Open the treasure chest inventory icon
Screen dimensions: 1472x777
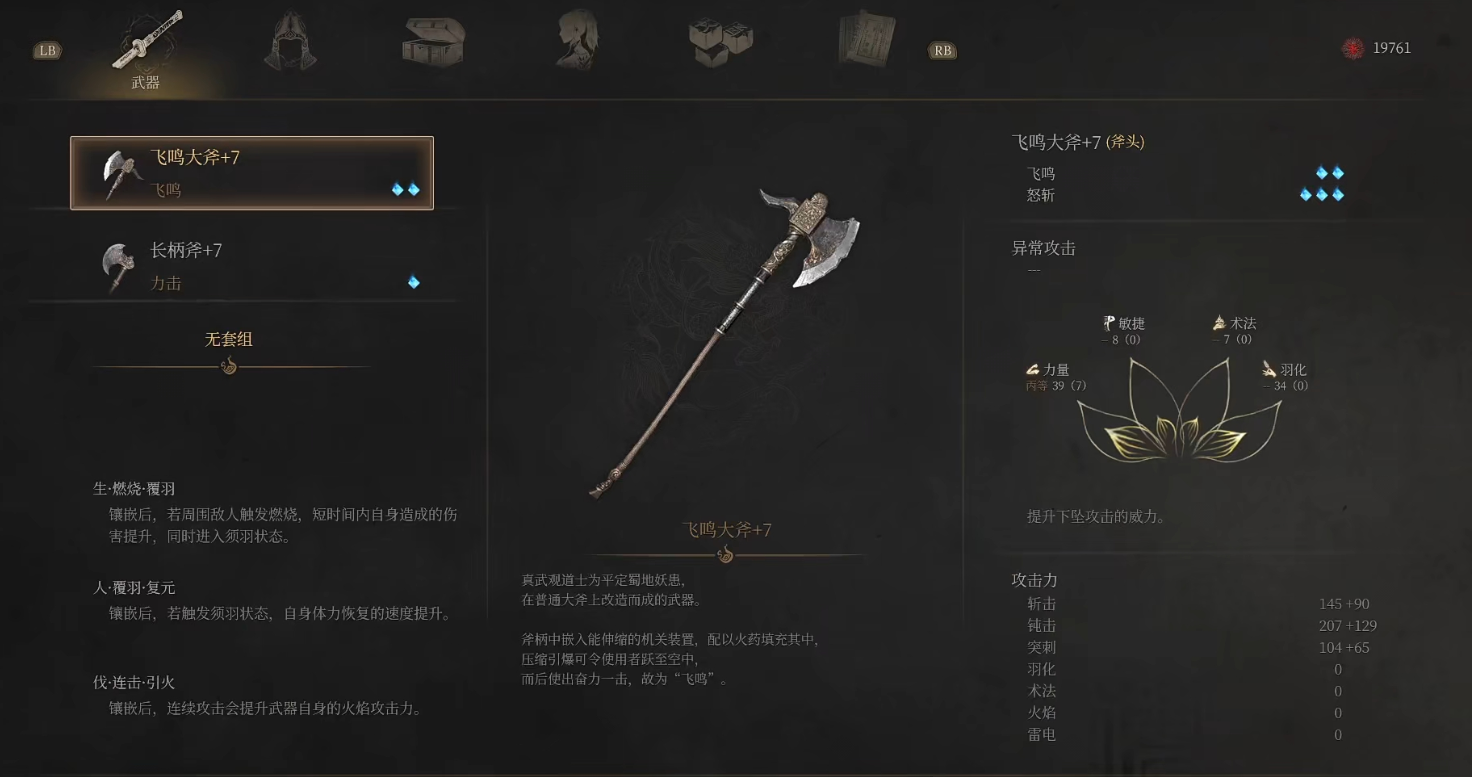(433, 38)
